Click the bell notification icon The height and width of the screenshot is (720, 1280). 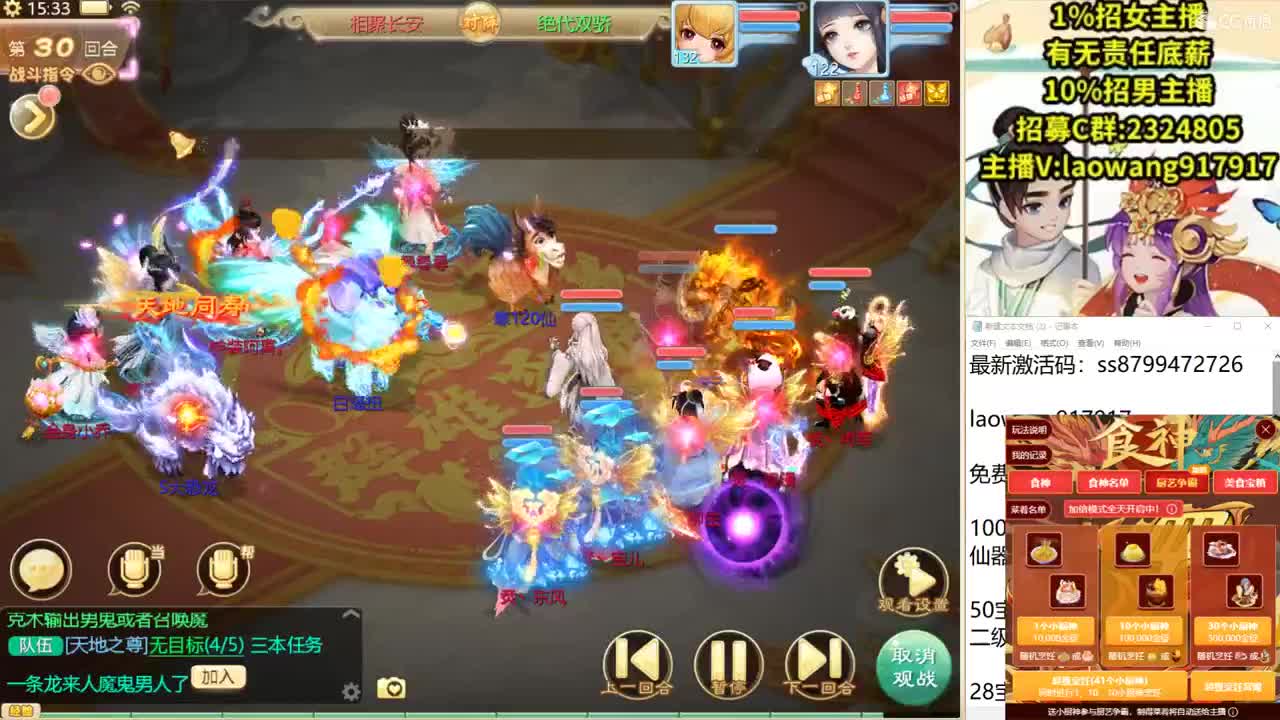(x=181, y=142)
